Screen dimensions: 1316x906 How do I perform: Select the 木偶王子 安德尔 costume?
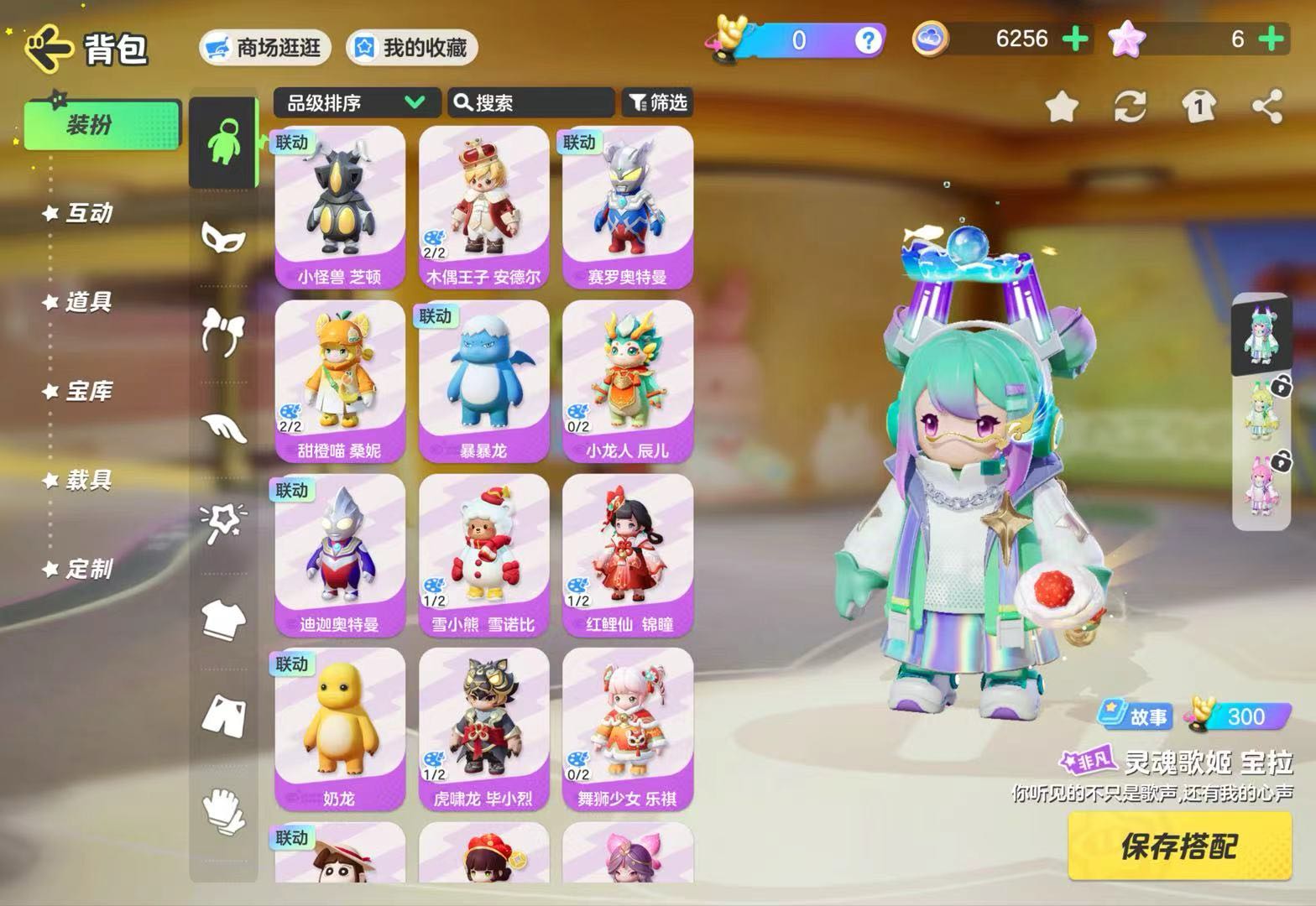coord(483,206)
